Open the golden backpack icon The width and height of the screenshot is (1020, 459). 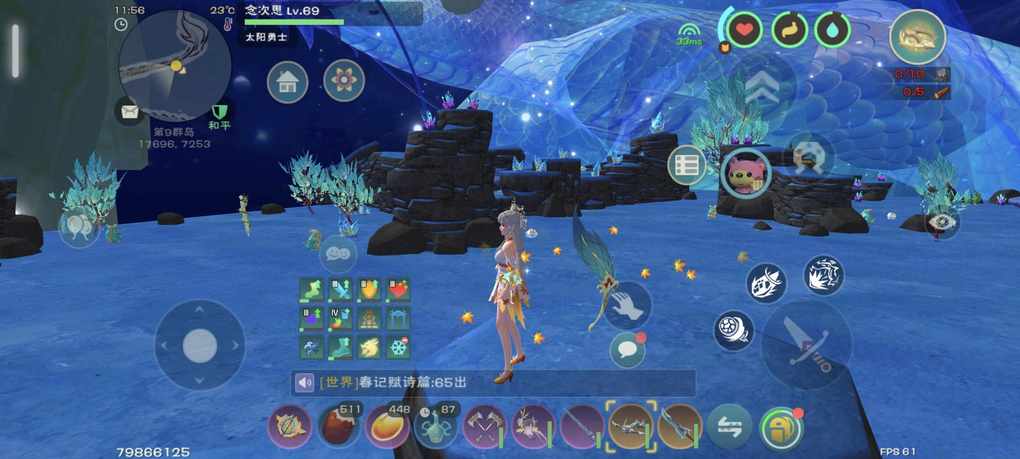pyautogui.click(x=917, y=36)
